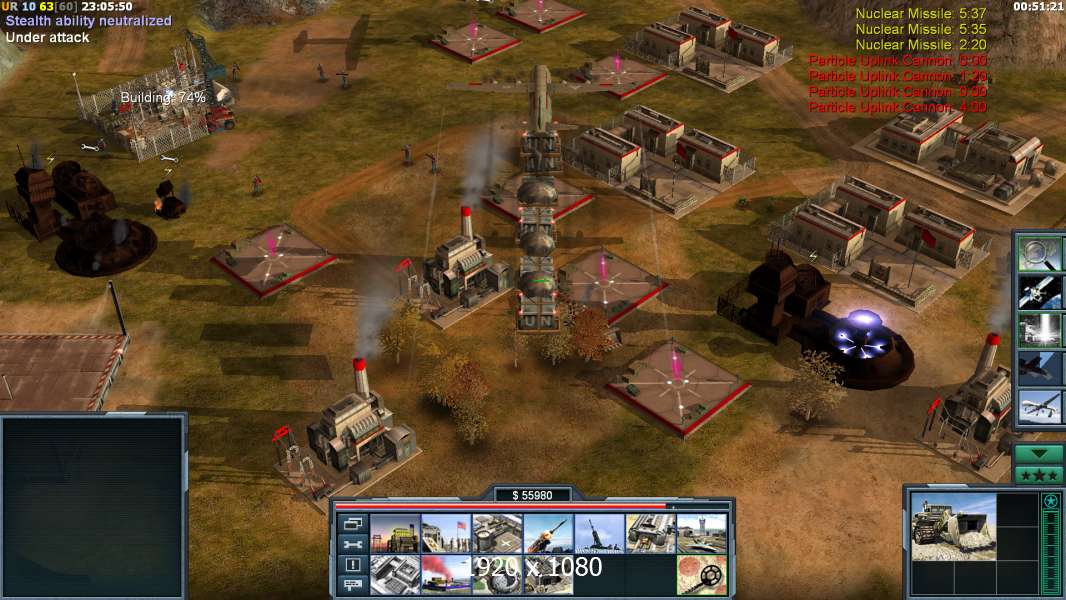The width and height of the screenshot is (1066, 600).
Task: Choose the Supply Drop Zone helipad build icon
Action: (x=497, y=534)
